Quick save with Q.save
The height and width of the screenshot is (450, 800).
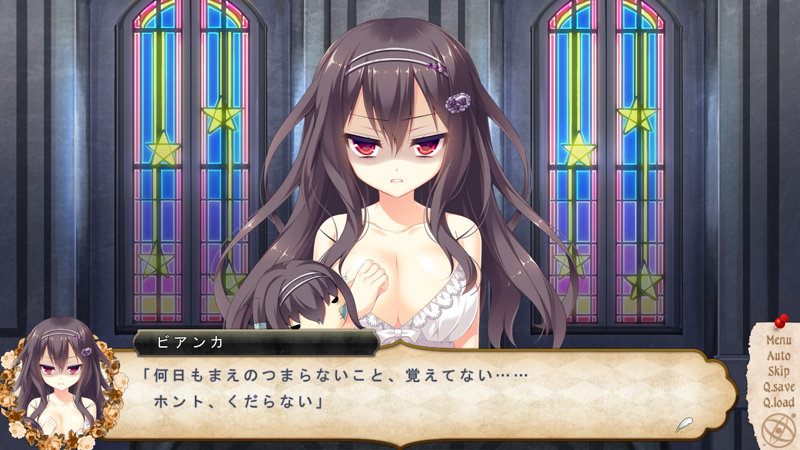coord(778,387)
